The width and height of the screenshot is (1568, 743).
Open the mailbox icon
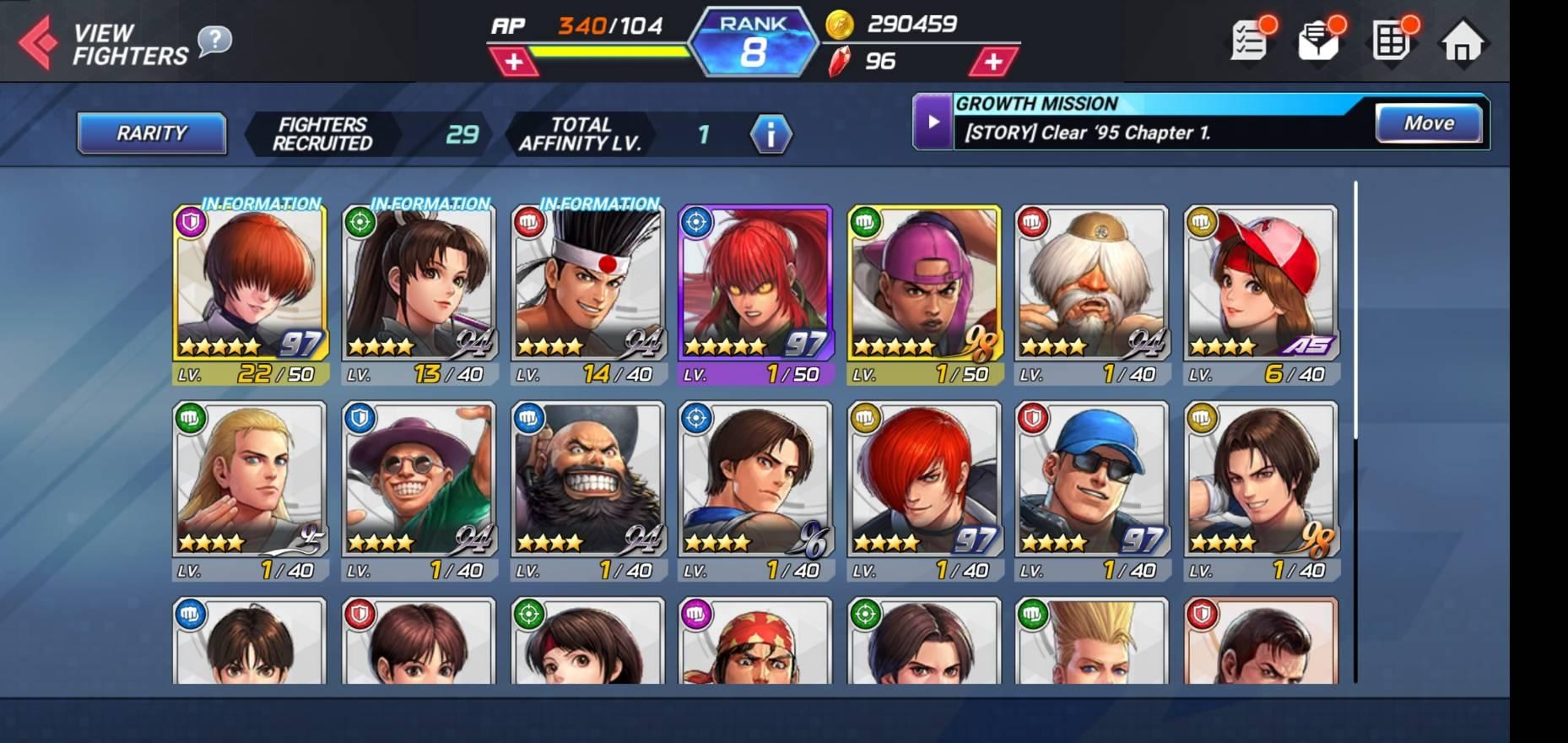(x=1318, y=41)
